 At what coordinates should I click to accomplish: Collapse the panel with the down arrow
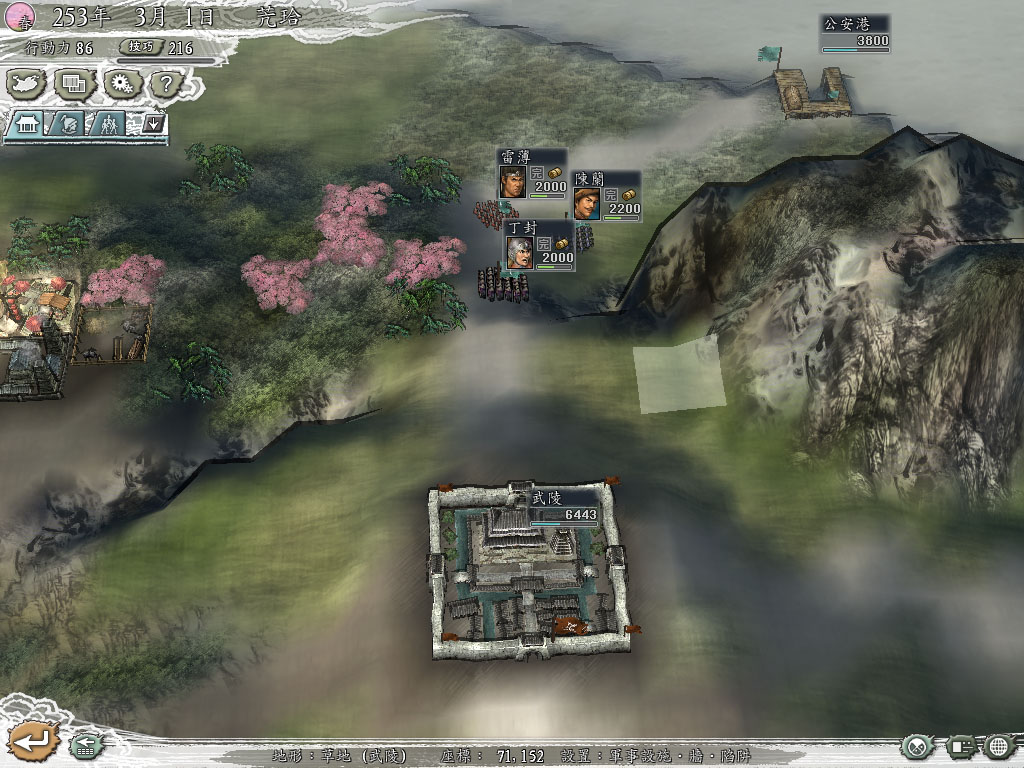(x=153, y=124)
